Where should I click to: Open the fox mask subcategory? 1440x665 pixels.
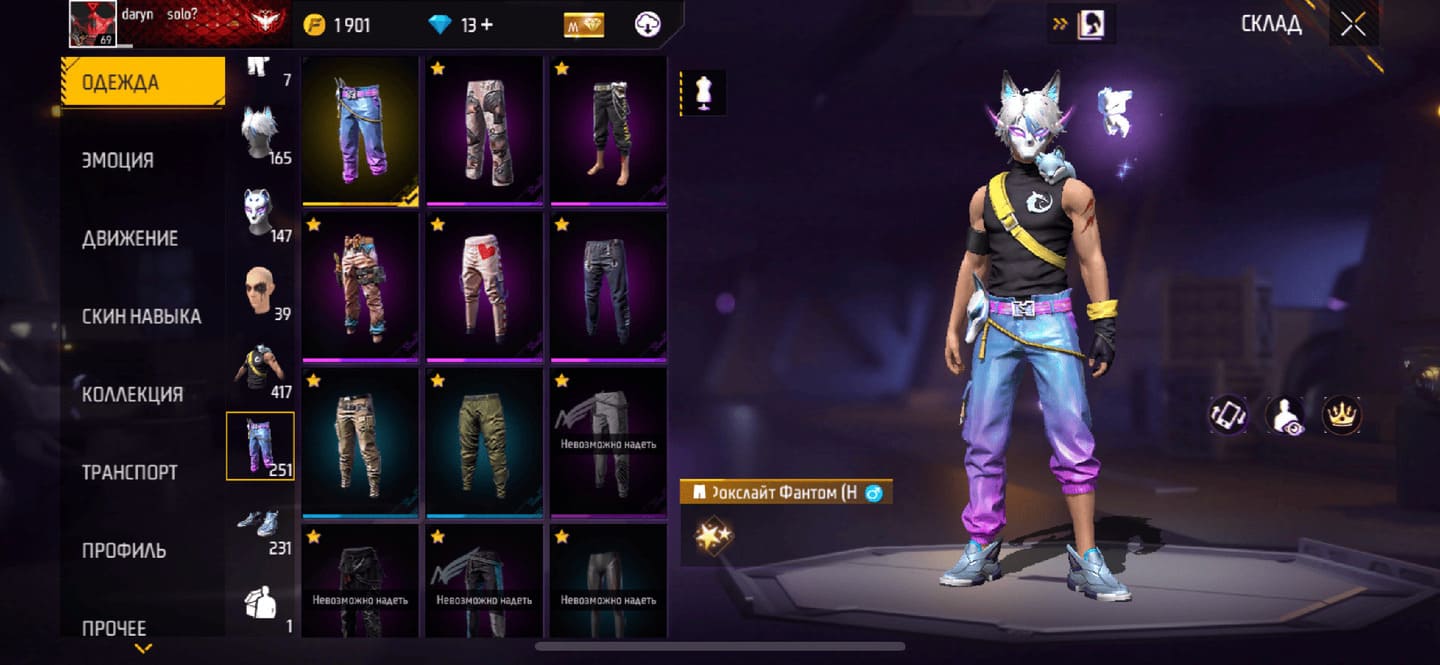[x=260, y=214]
